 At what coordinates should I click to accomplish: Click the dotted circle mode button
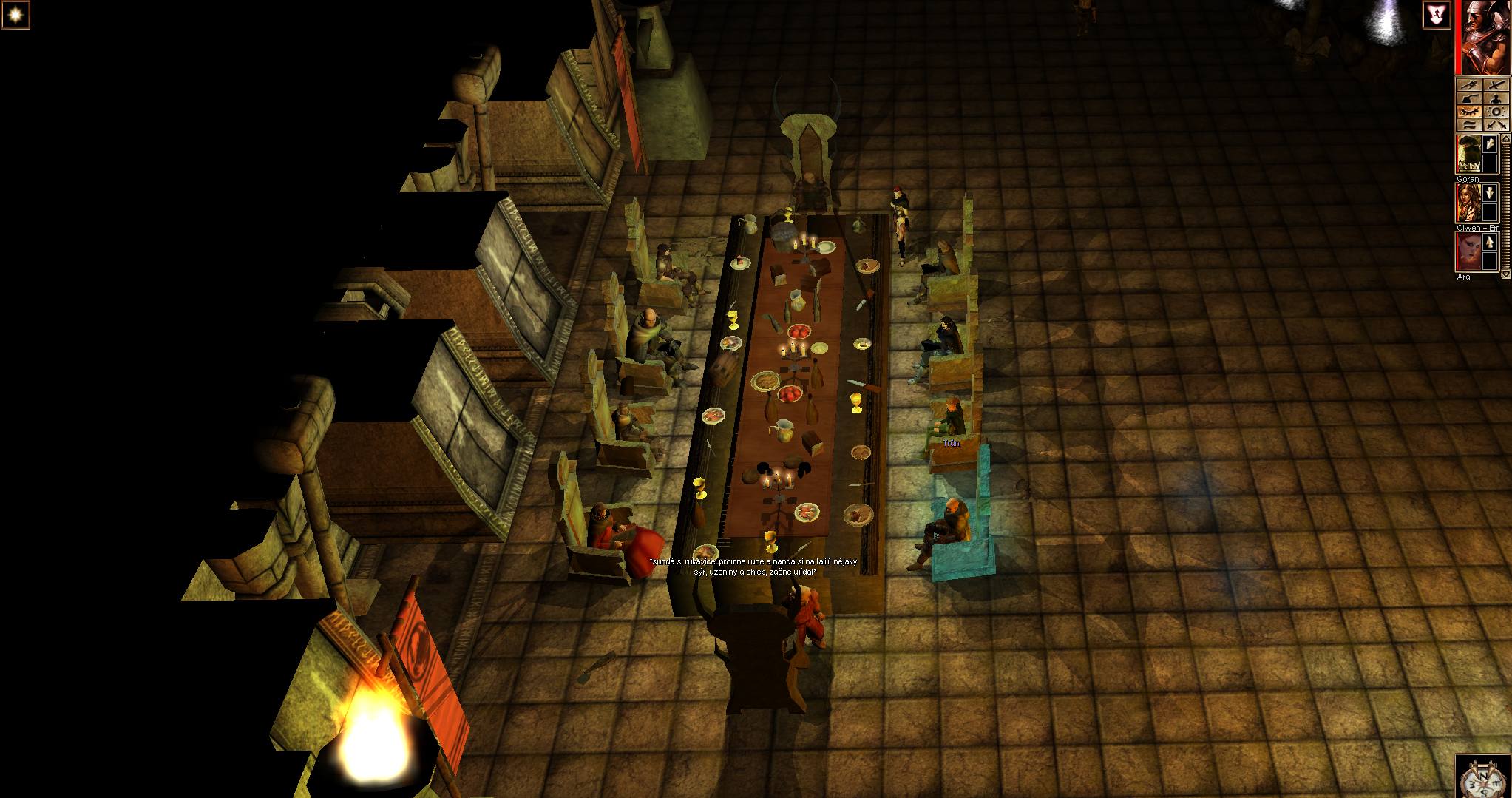[1496, 112]
